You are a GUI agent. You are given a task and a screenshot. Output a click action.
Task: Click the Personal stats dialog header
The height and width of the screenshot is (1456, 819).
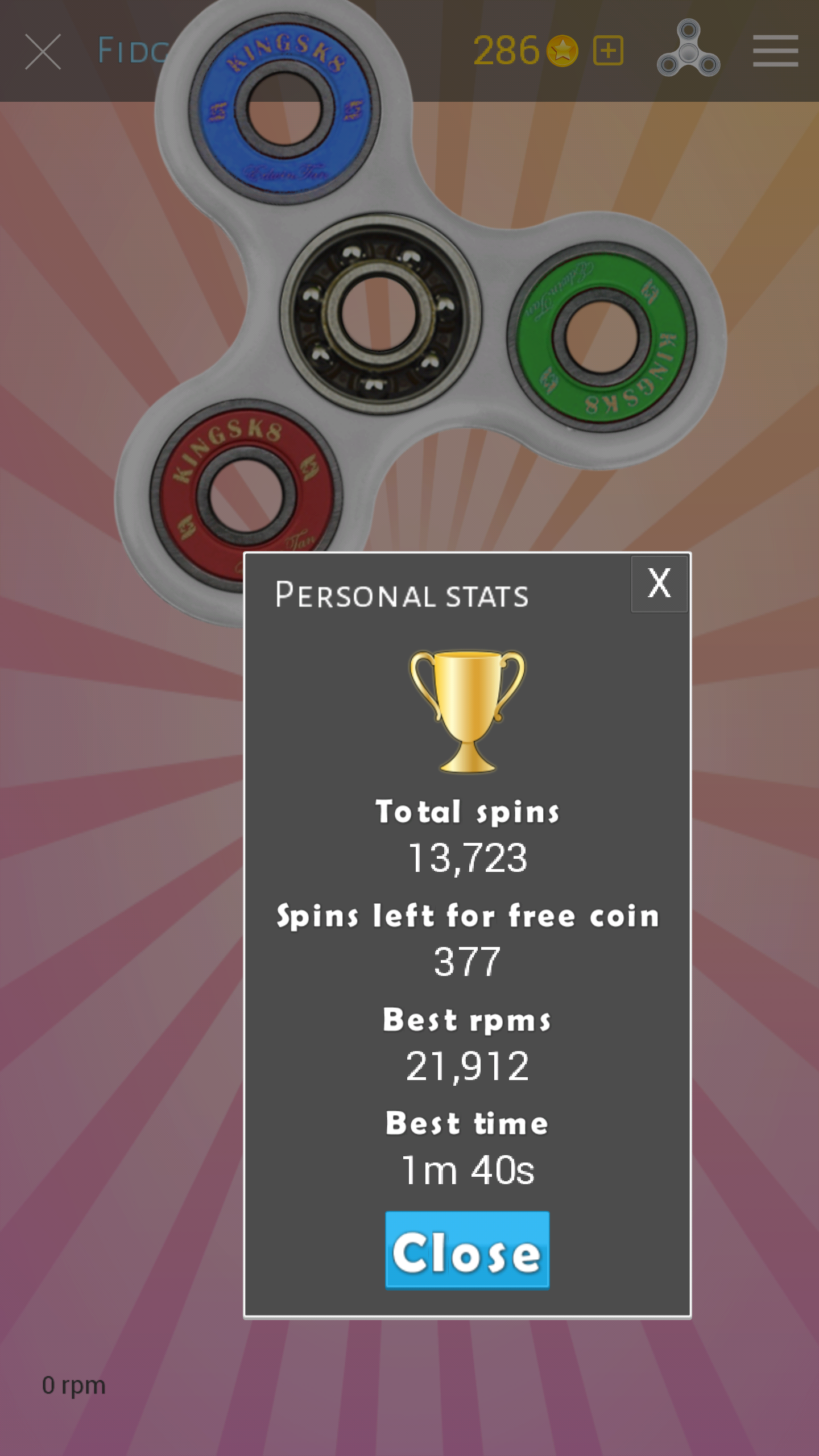click(402, 595)
